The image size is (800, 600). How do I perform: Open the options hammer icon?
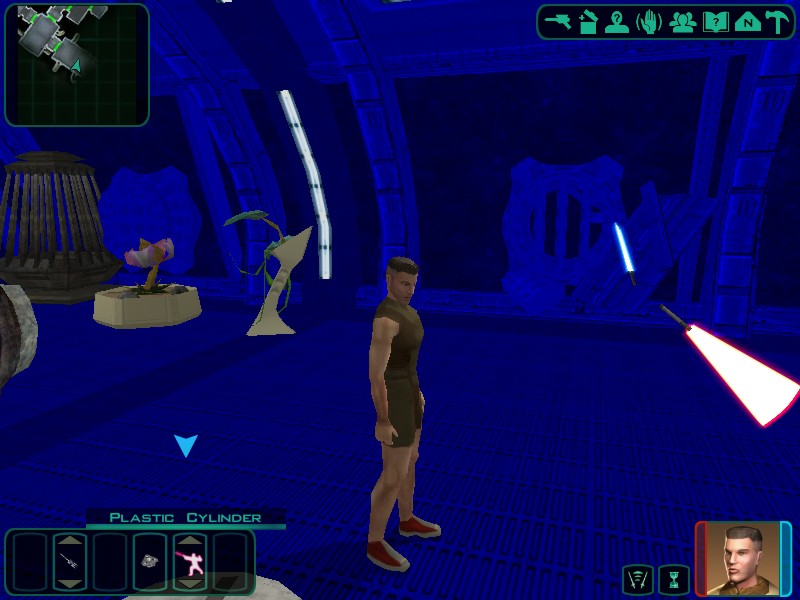pyautogui.click(x=777, y=21)
